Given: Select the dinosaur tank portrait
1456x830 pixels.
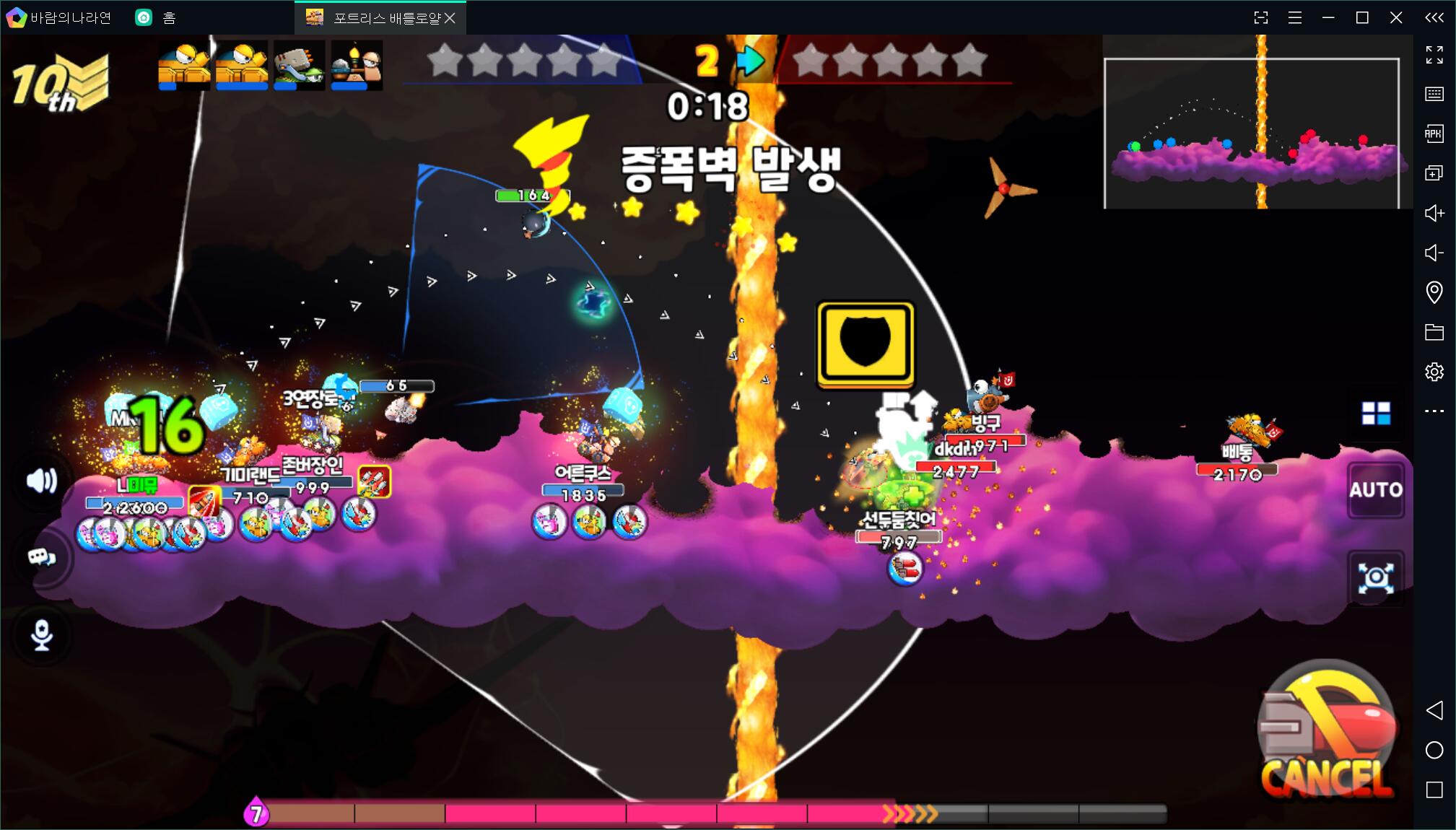Looking at the screenshot, I should point(299,65).
